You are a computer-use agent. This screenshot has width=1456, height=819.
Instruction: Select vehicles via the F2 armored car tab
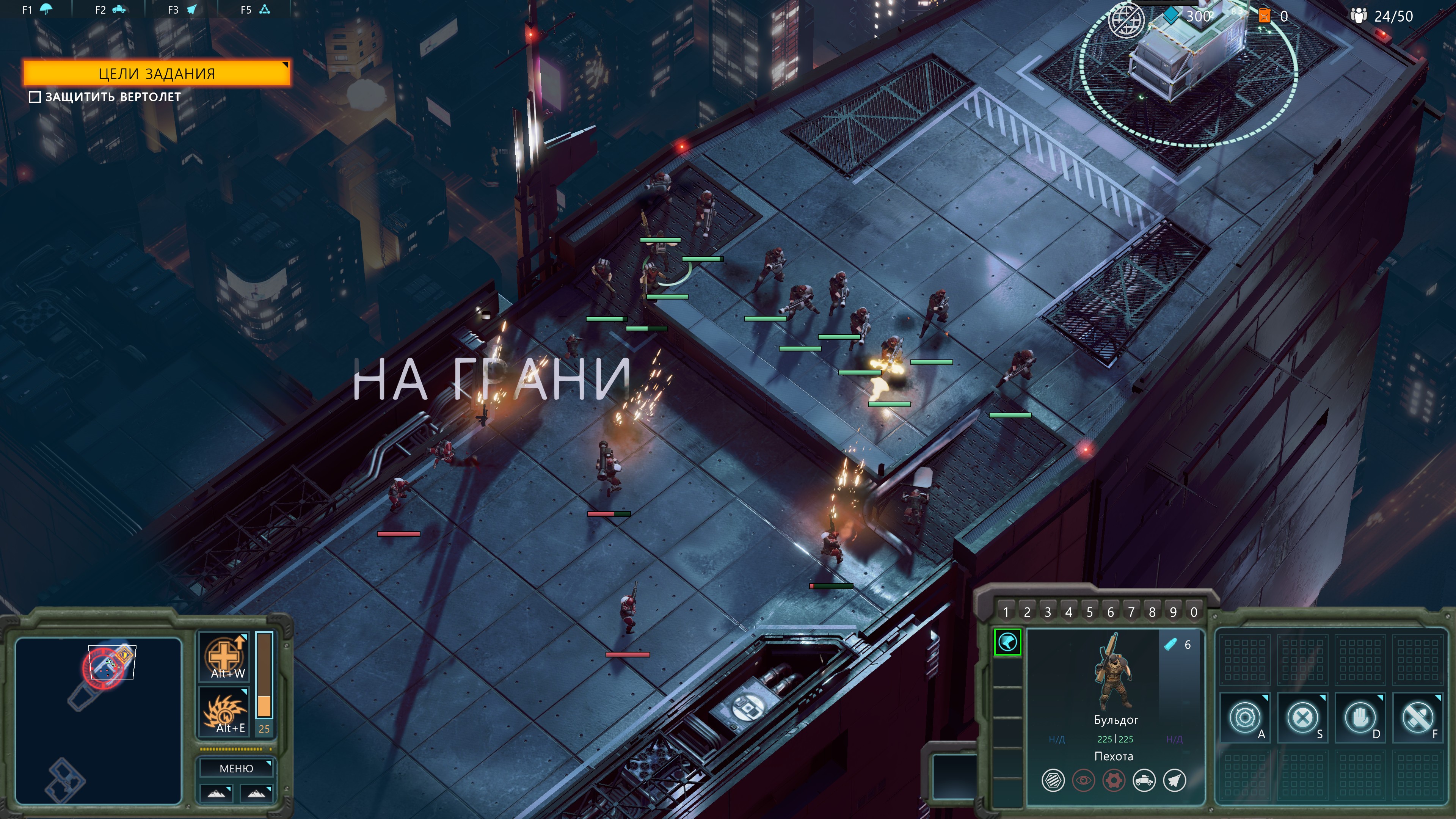click(111, 9)
